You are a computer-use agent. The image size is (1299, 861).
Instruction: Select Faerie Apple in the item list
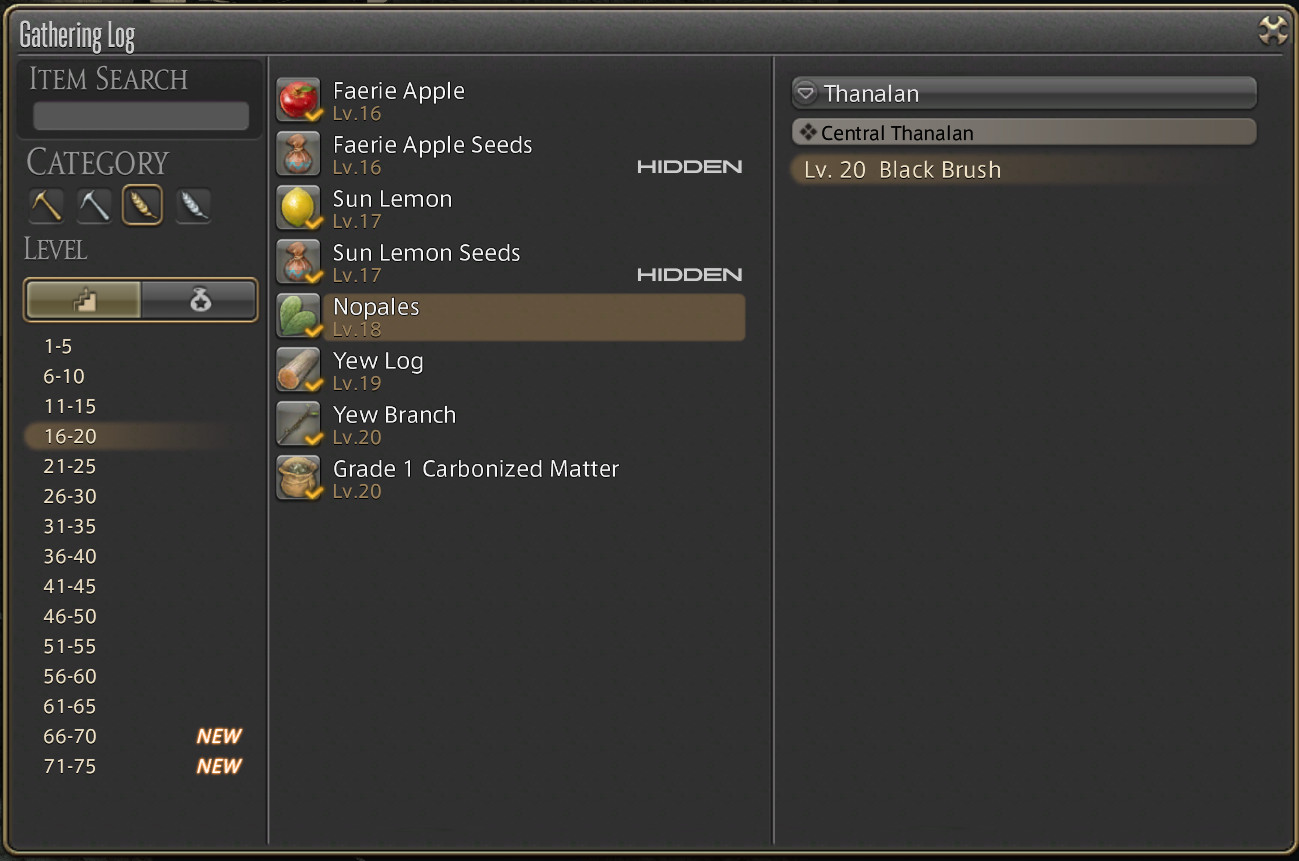(399, 100)
